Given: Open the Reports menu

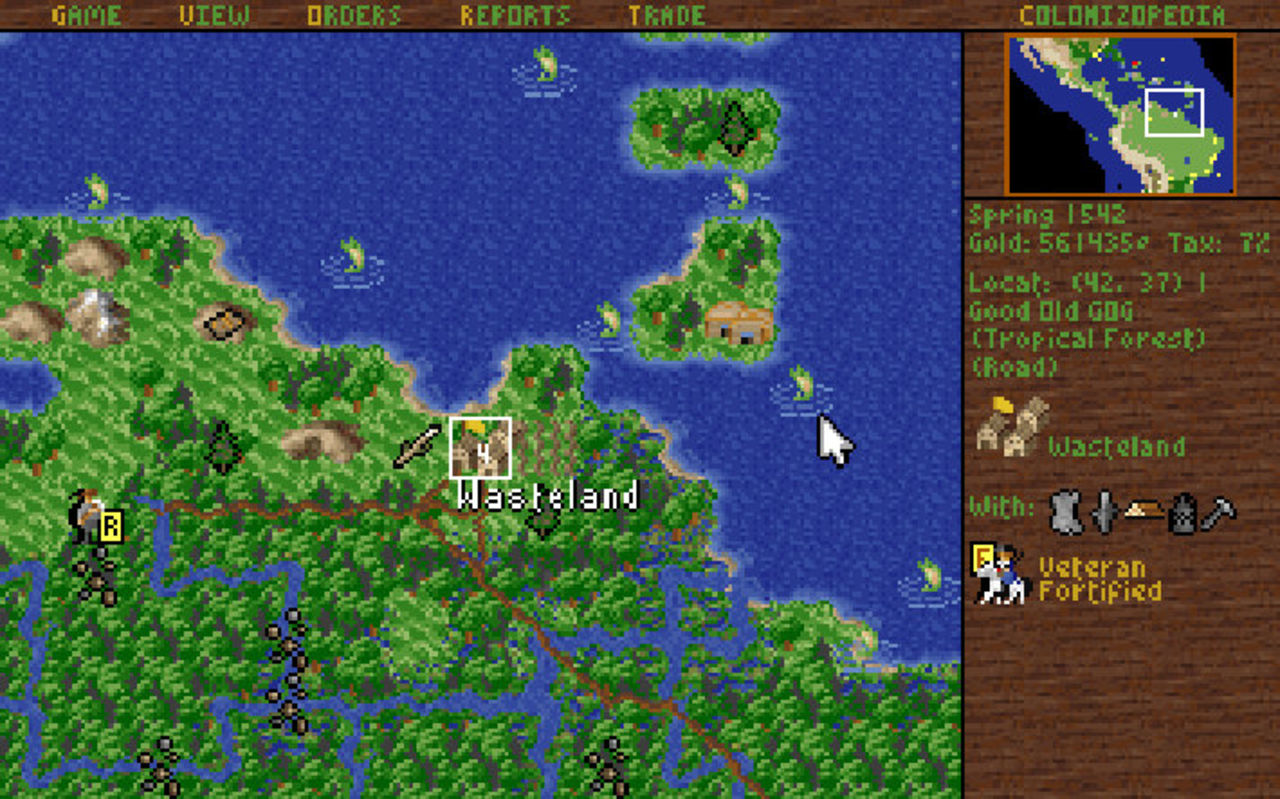Looking at the screenshot, I should [x=515, y=15].
